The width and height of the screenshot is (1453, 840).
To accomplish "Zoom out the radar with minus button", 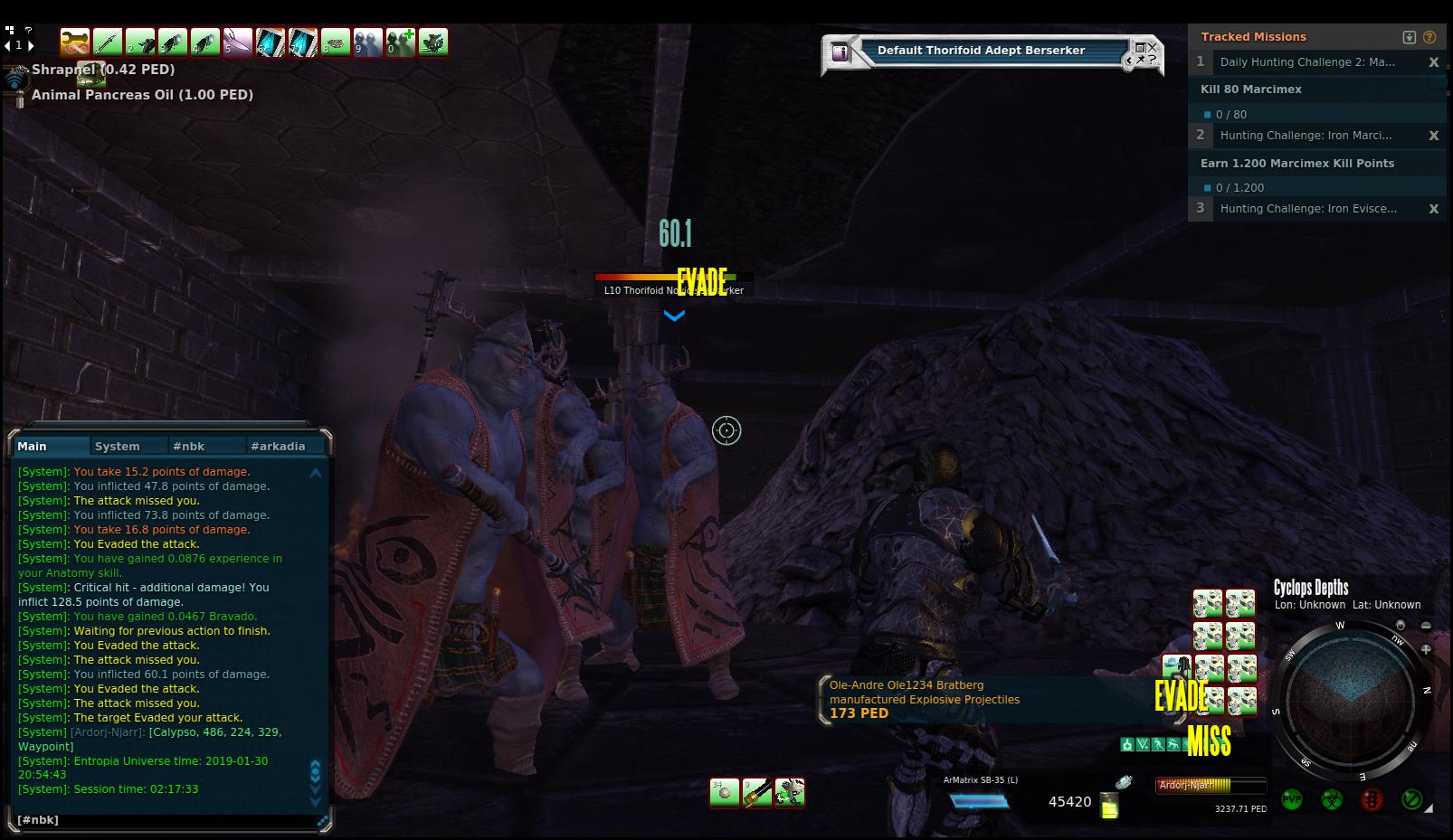I will (1426, 626).
